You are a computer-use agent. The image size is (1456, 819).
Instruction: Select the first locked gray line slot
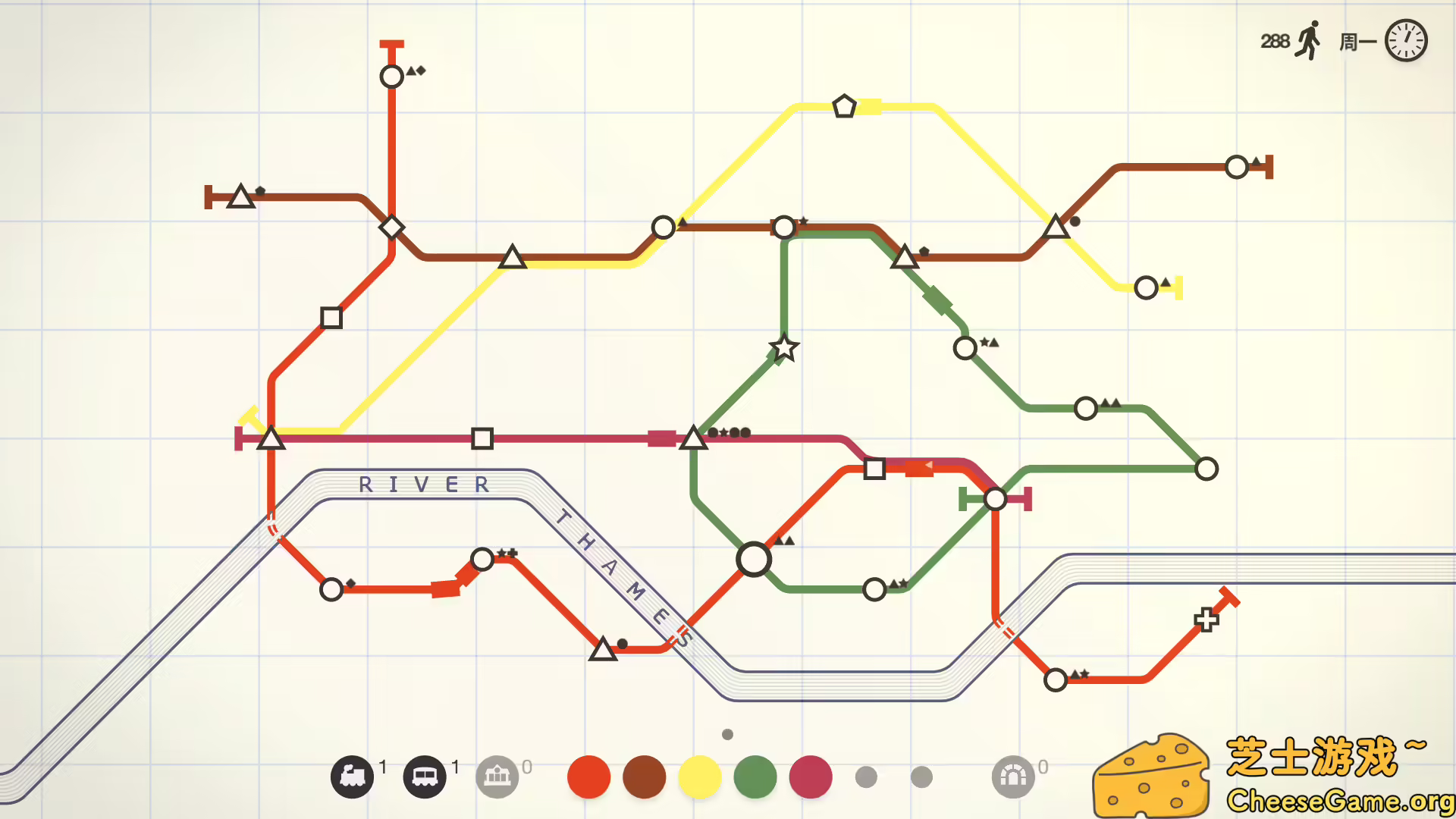[x=866, y=777]
